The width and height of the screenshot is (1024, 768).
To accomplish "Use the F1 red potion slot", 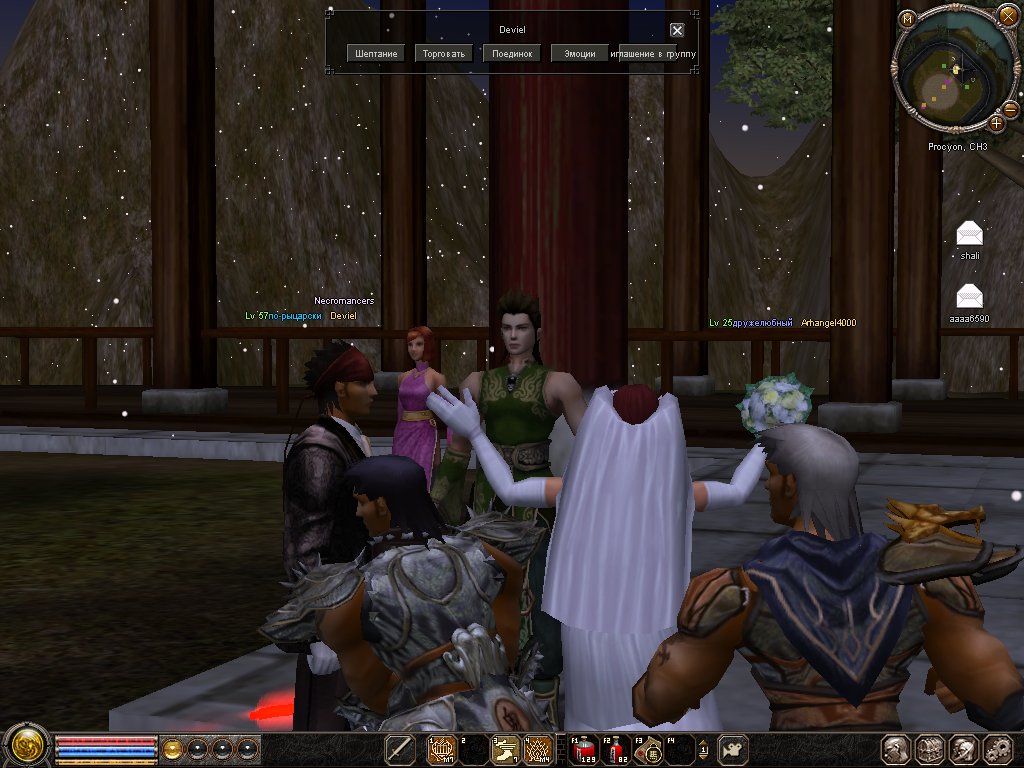I will click(x=584, y=748).
